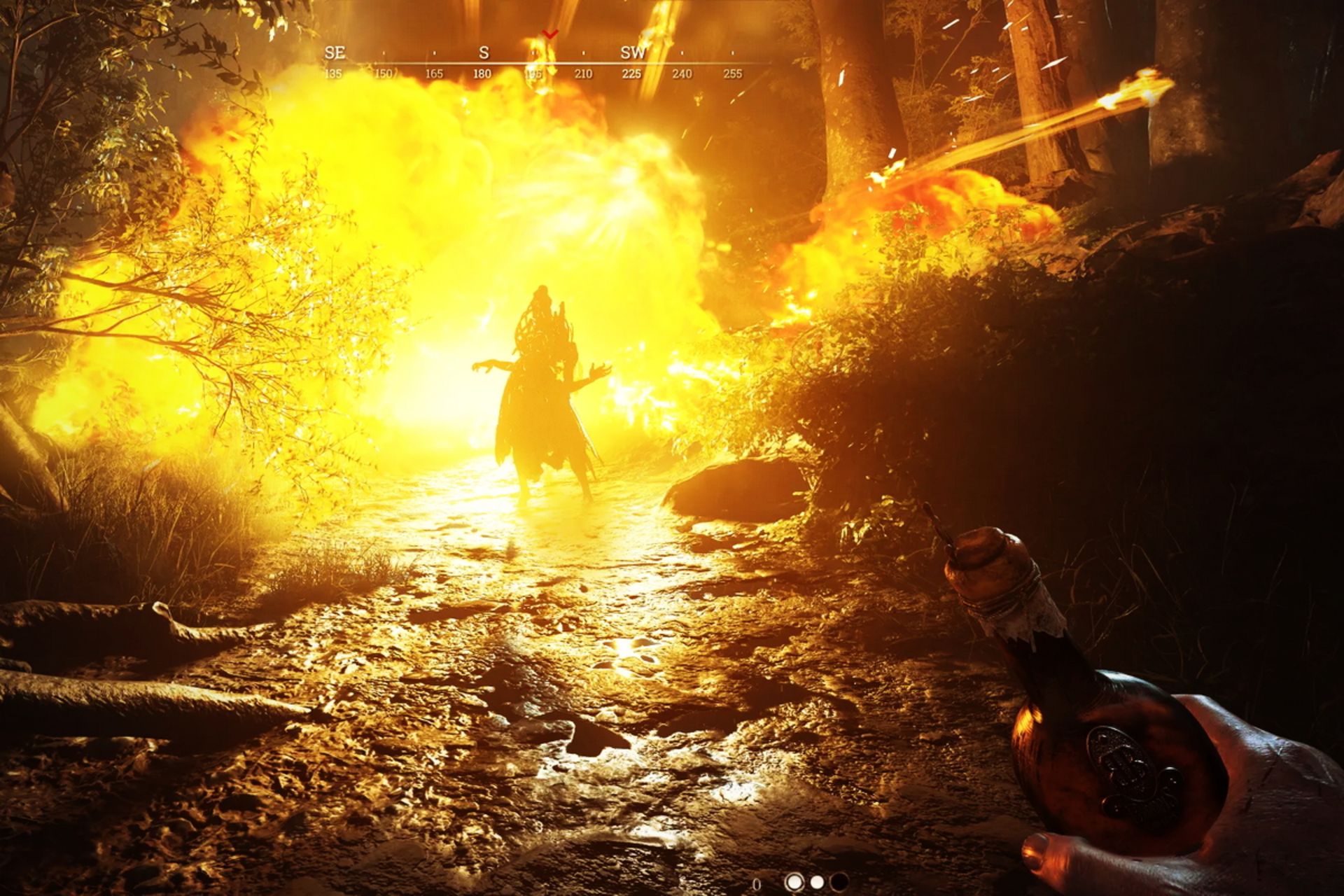Toggle the second white pip indicator
Screen dimensions: 1344x896
817,881
